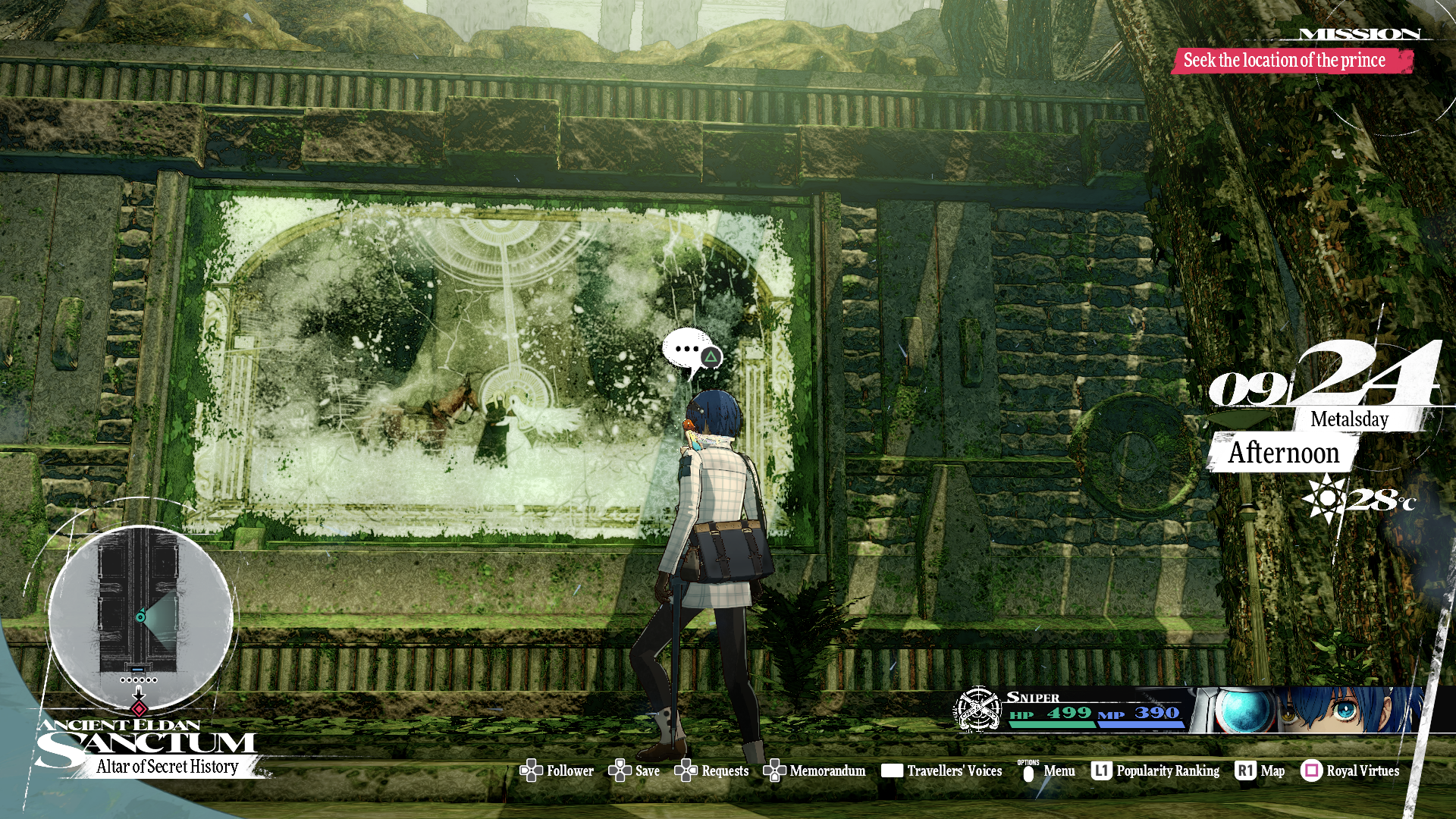The image size is (1456, 819).
Task: Click the speech bubble interaction prompt
Action: 692,352
